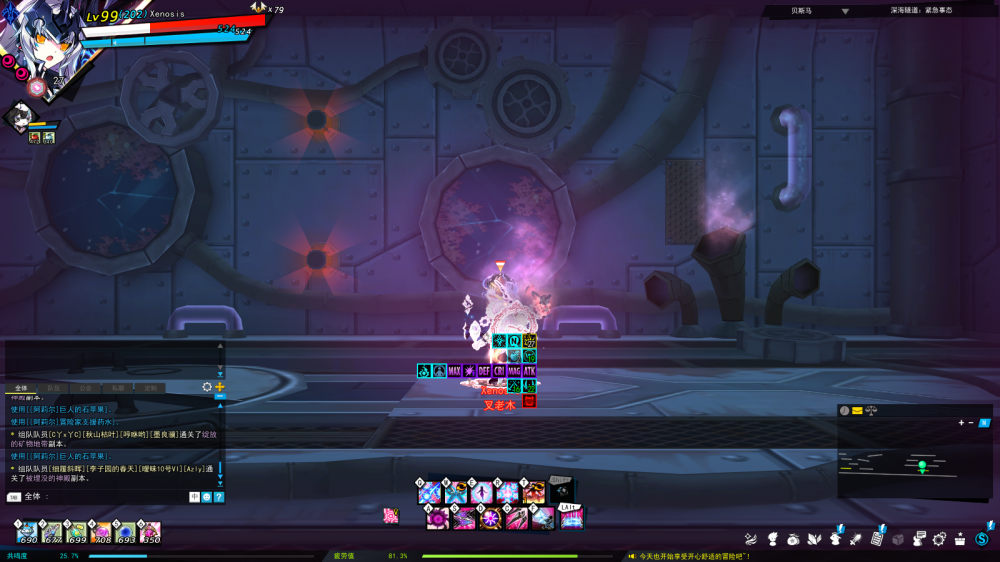Open the chat emoji face button
This screenshot has width=1000, height=562.
(x=207, y=497)
